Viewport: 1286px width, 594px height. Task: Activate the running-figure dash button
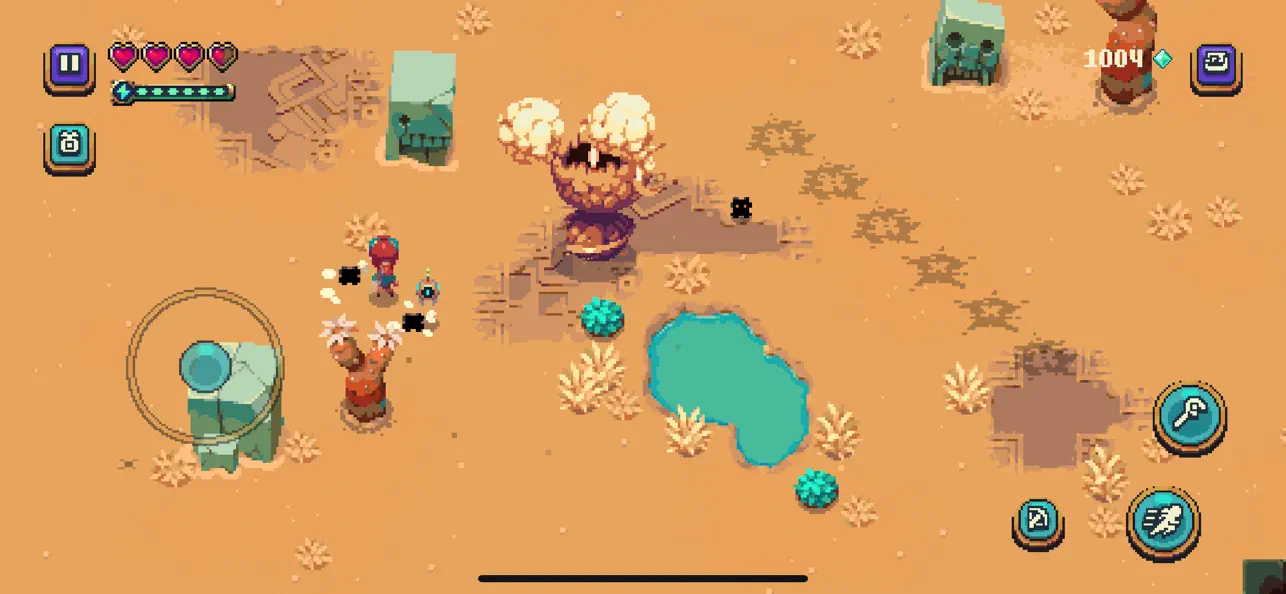1163,521
